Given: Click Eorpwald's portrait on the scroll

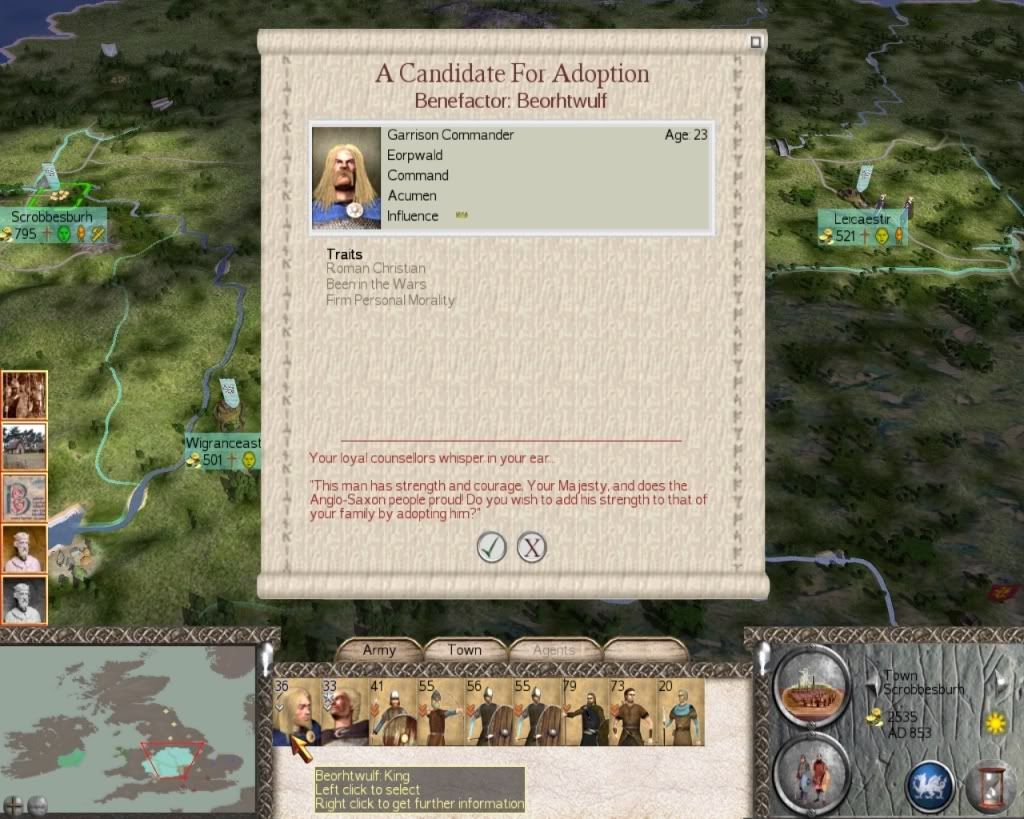Looking at the screenshot, I should tap(347, 178).
